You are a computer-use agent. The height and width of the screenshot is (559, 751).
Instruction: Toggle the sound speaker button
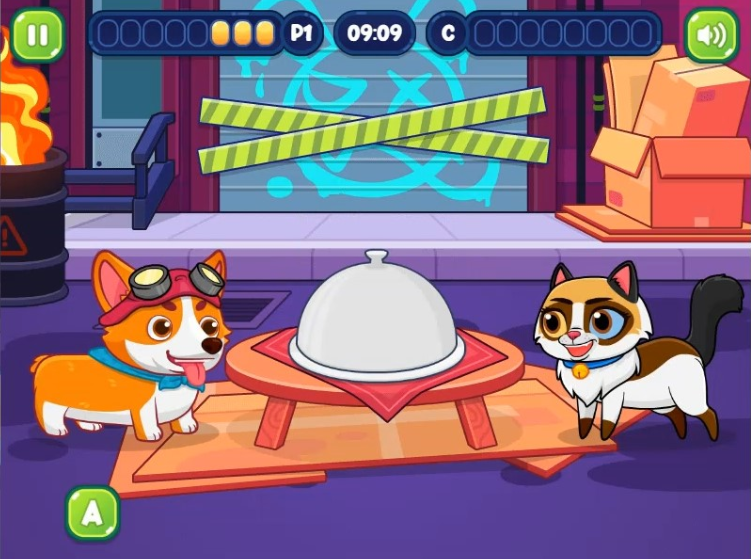(x=711, y=35)
